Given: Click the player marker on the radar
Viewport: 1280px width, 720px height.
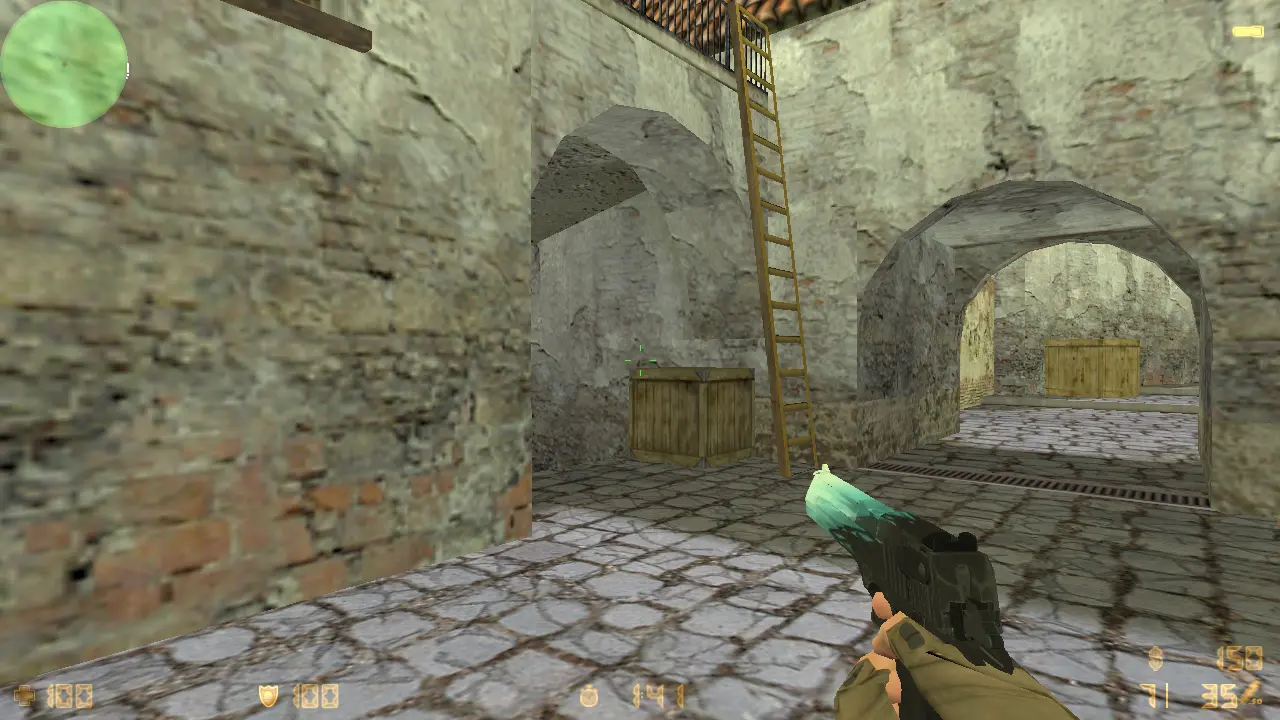Looking at the screenshot, I should coord(64,64).
